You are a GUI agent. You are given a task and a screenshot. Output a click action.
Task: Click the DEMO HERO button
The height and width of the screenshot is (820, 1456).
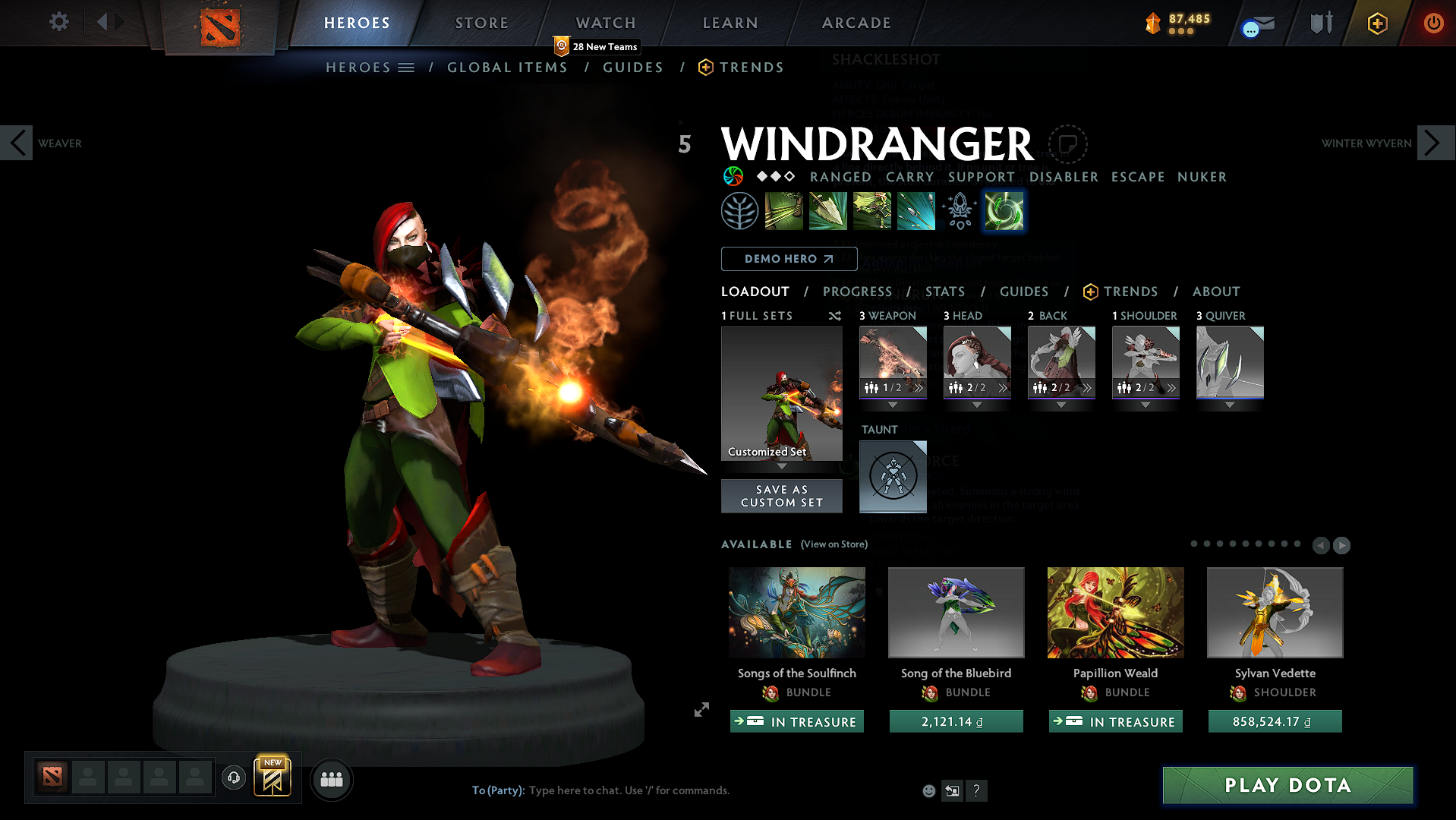(788, 259)
